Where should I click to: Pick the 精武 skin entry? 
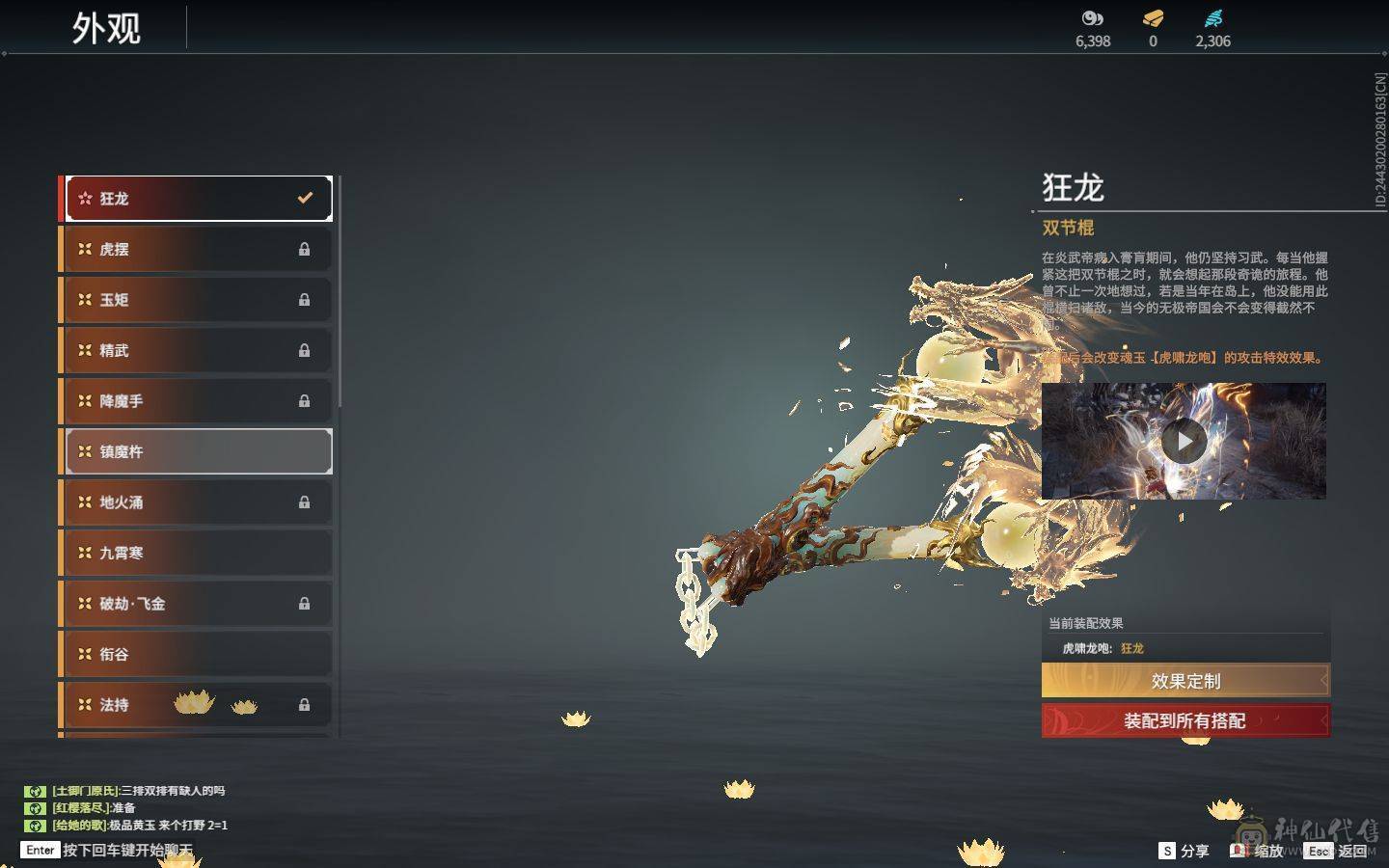pos(197,350)
